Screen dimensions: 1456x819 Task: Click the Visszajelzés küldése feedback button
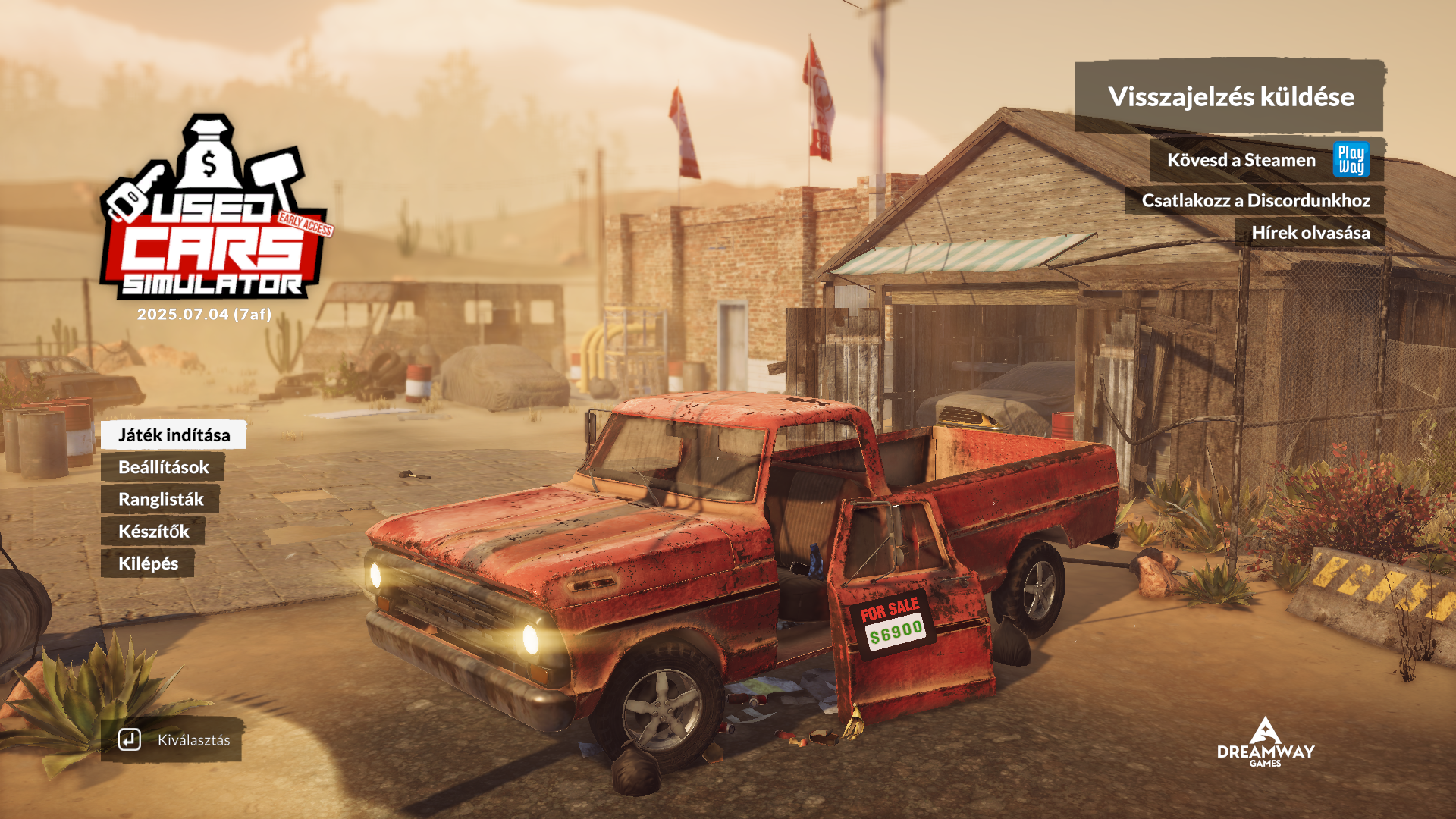(1230, 96)
